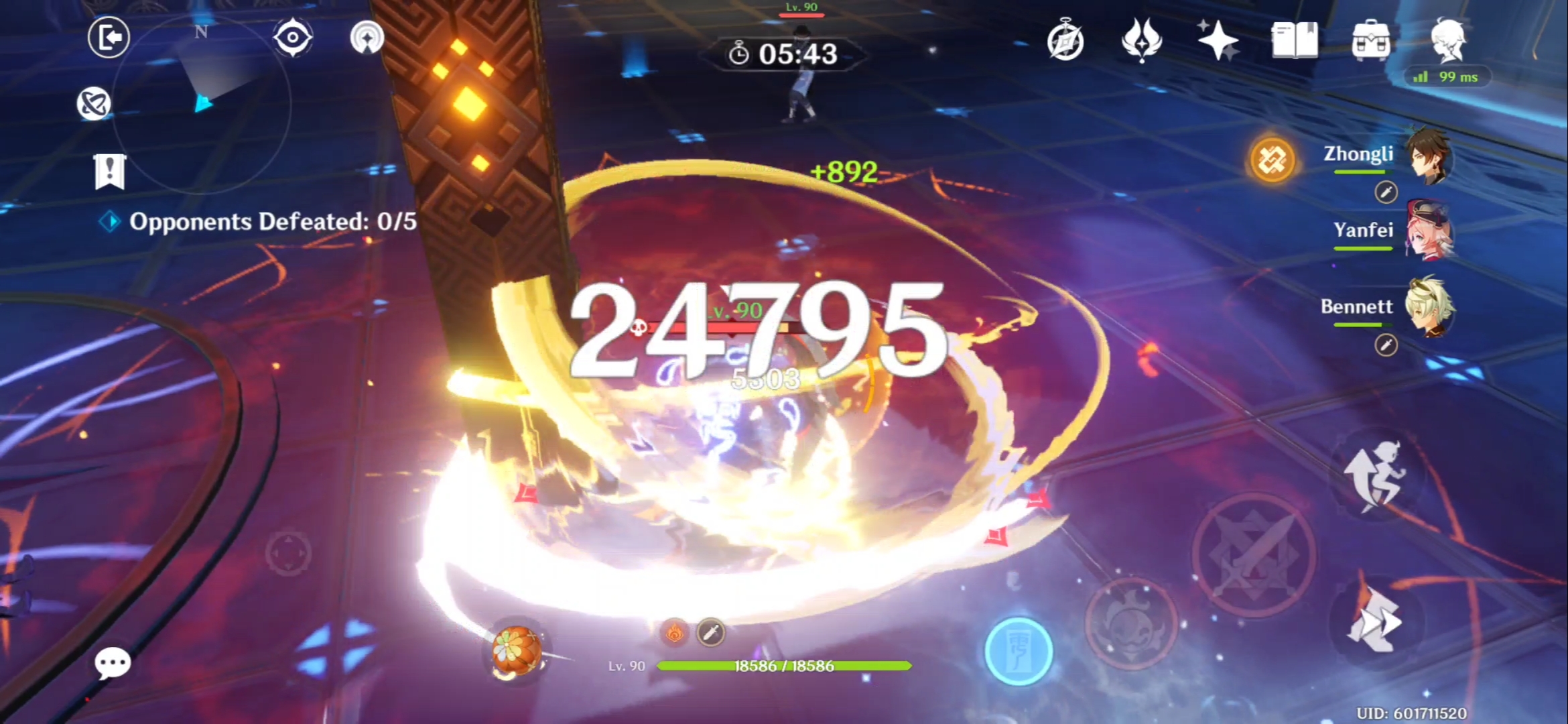Click the exclamation mark quest banner icon
Image resolution: width=1568 pixels, height=724 pixels.
(109, 173)
